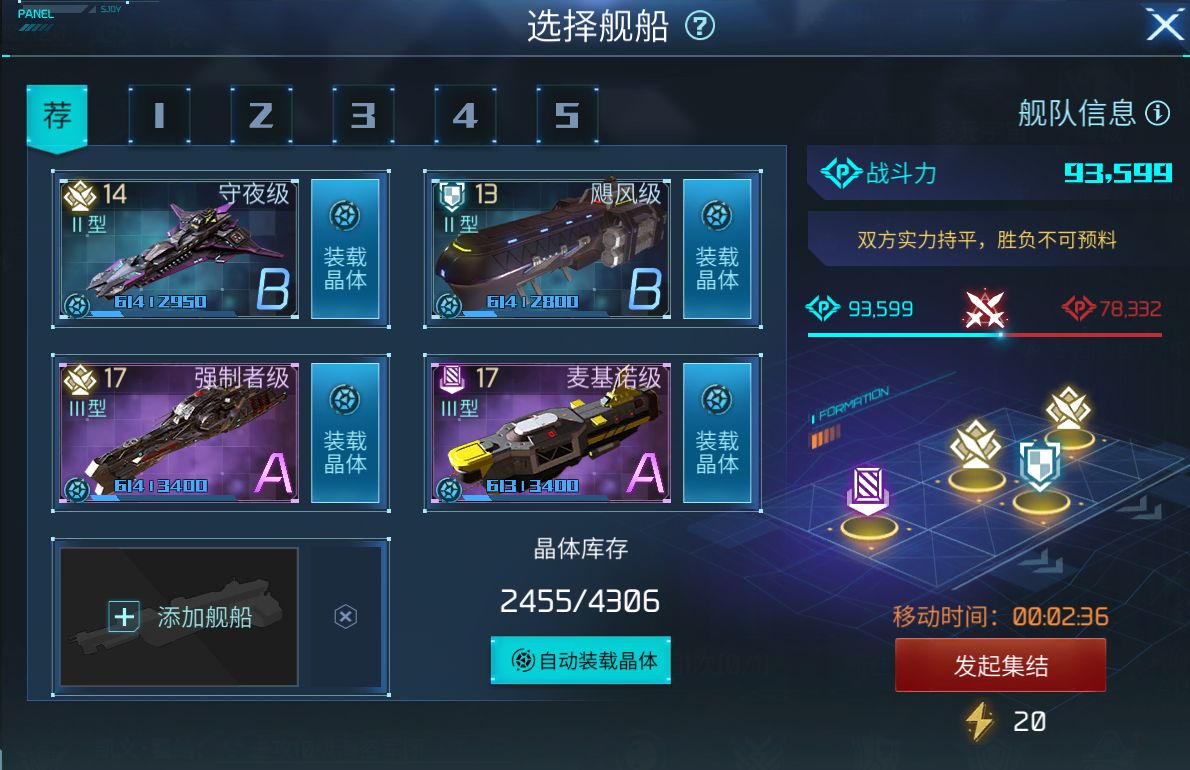
Task: Choose the 强制者级 ship card
Action: [180, 433]
